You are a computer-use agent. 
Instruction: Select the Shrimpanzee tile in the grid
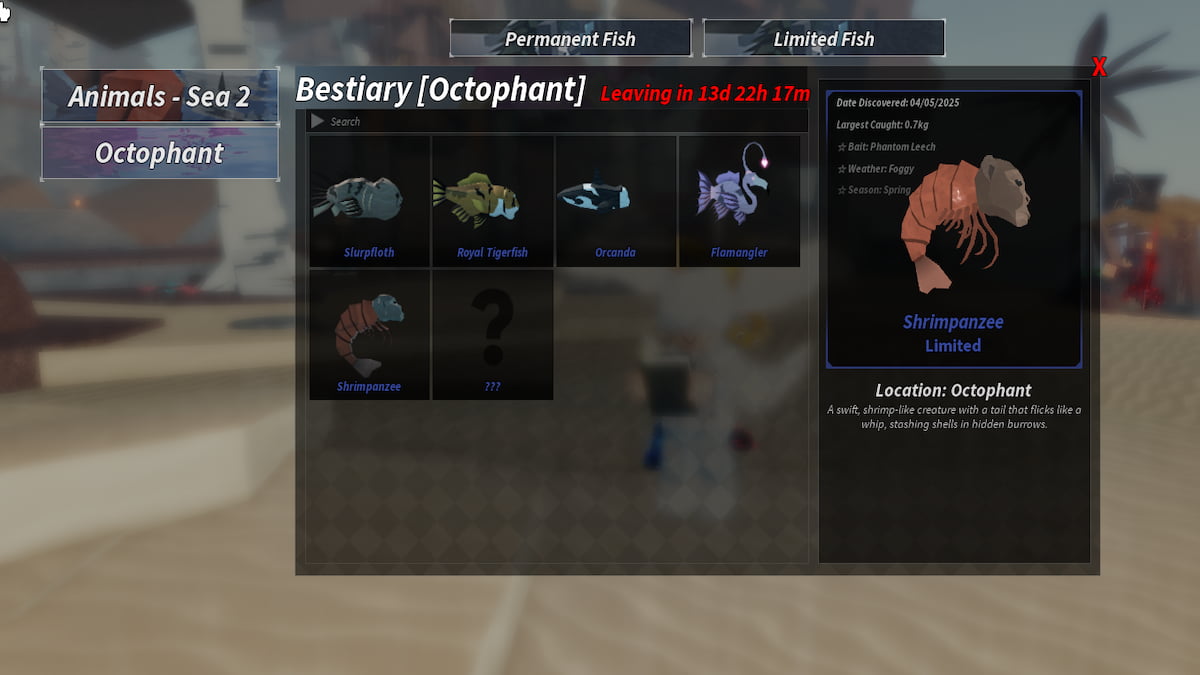click(x=369, y=335)
